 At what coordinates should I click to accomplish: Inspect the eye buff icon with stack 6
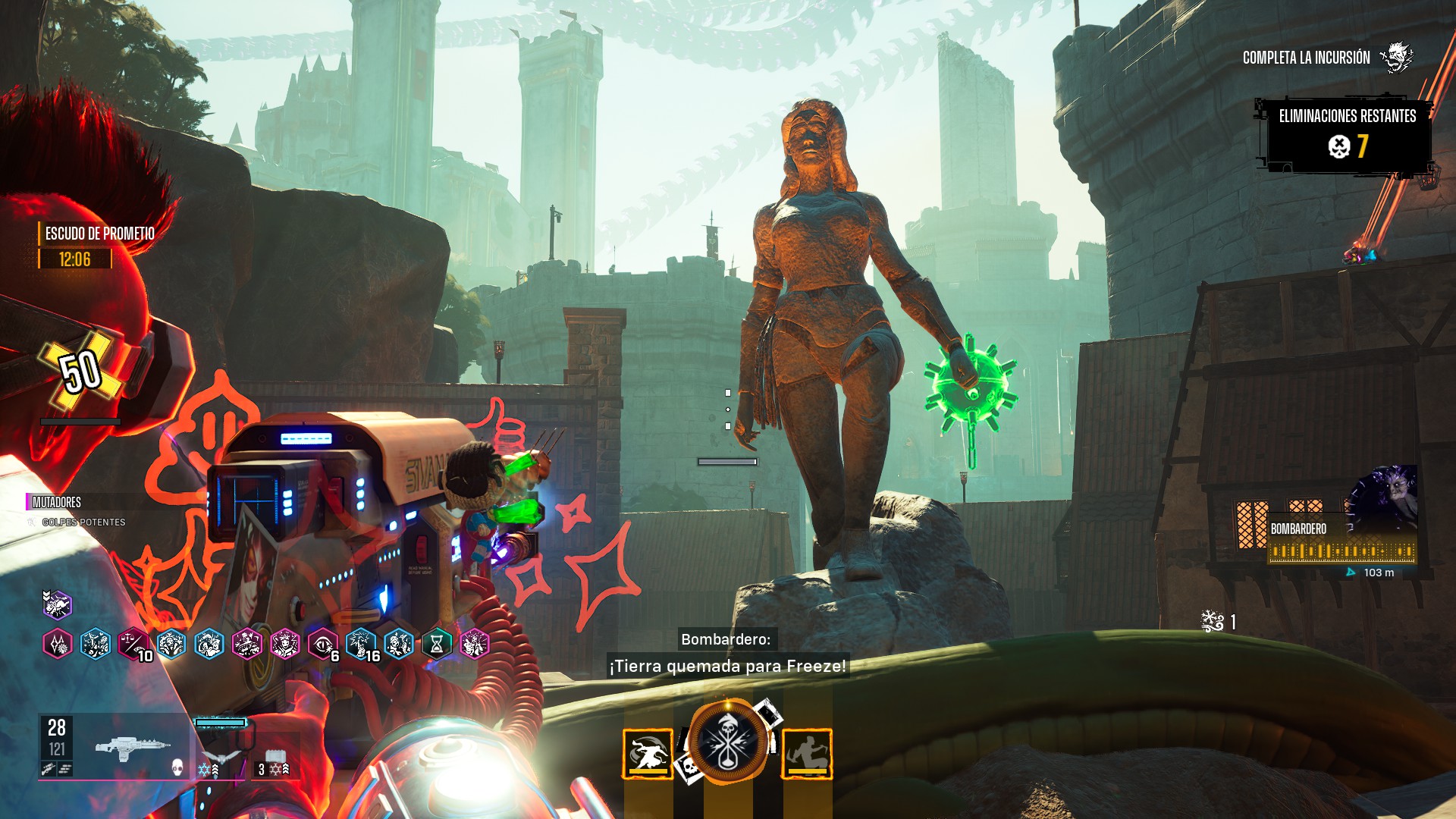pyautogui.click(x=323, y=645)
